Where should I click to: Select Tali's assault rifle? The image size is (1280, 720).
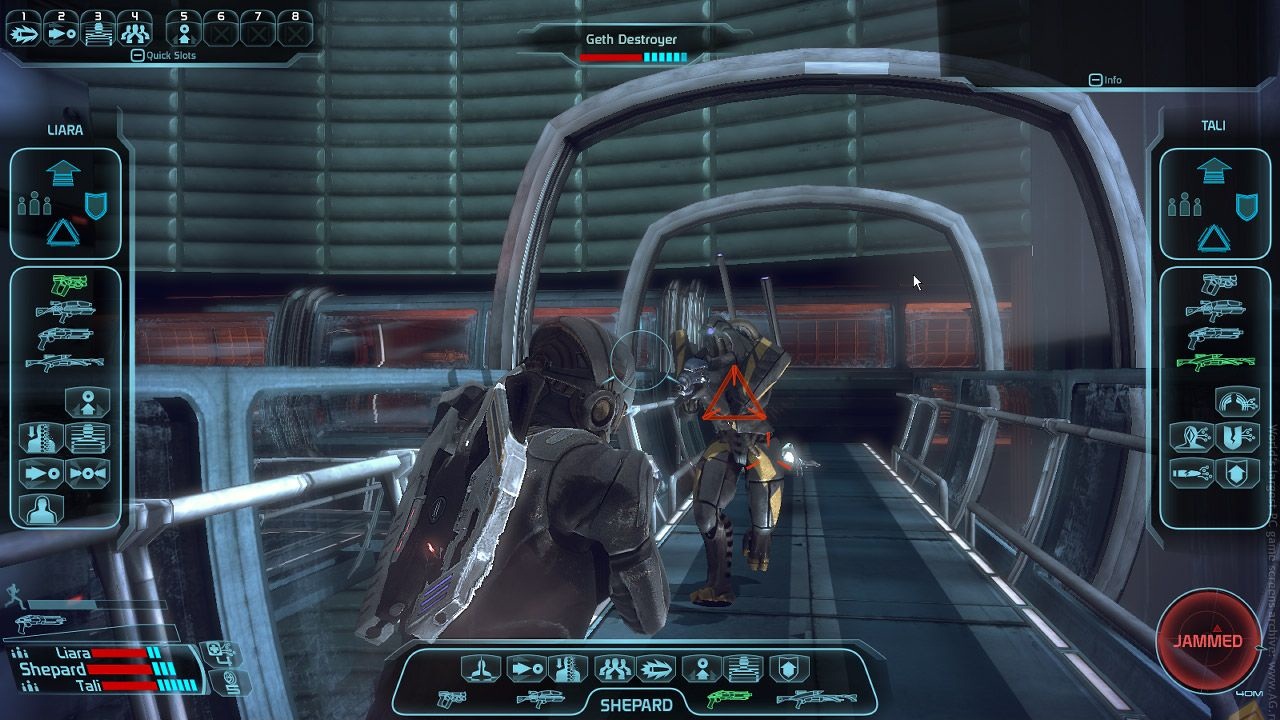(1213, 310)
